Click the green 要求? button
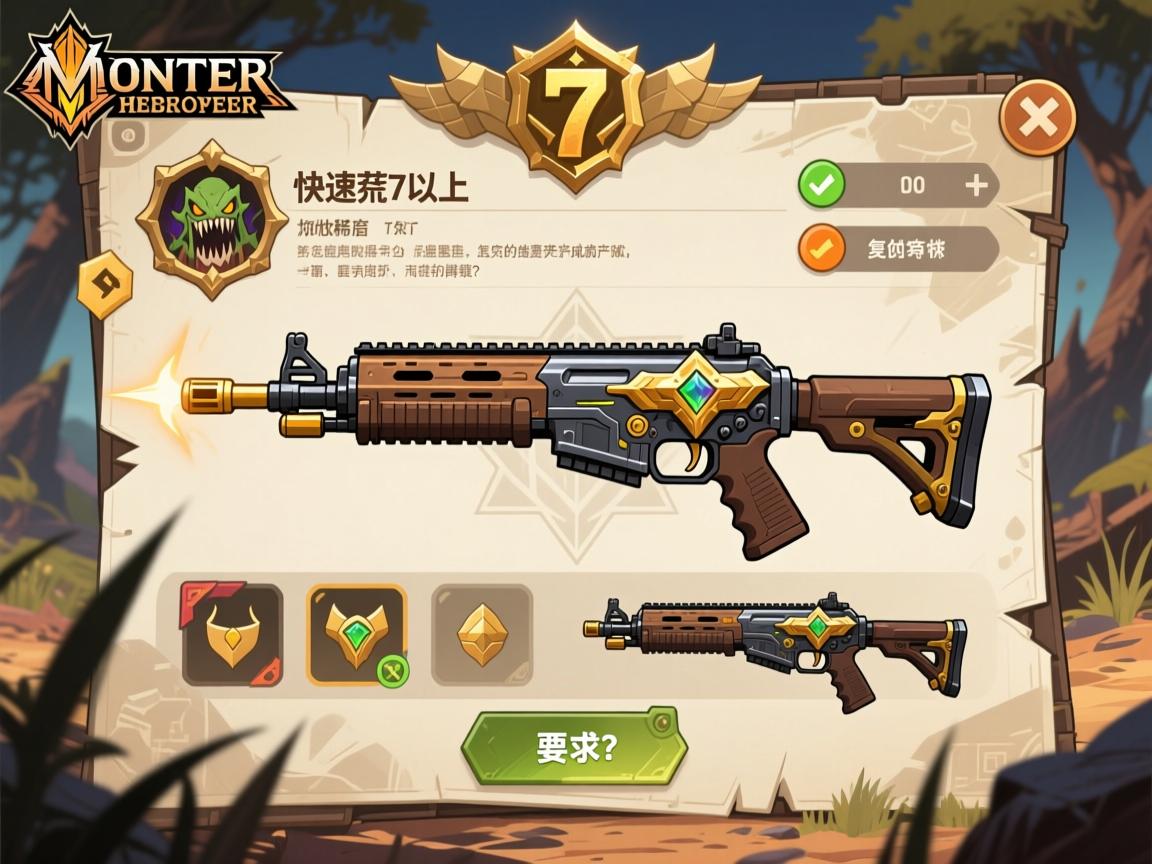This screenshot has height=864, width=1152. pyautogui.click(x=573, y=747)
